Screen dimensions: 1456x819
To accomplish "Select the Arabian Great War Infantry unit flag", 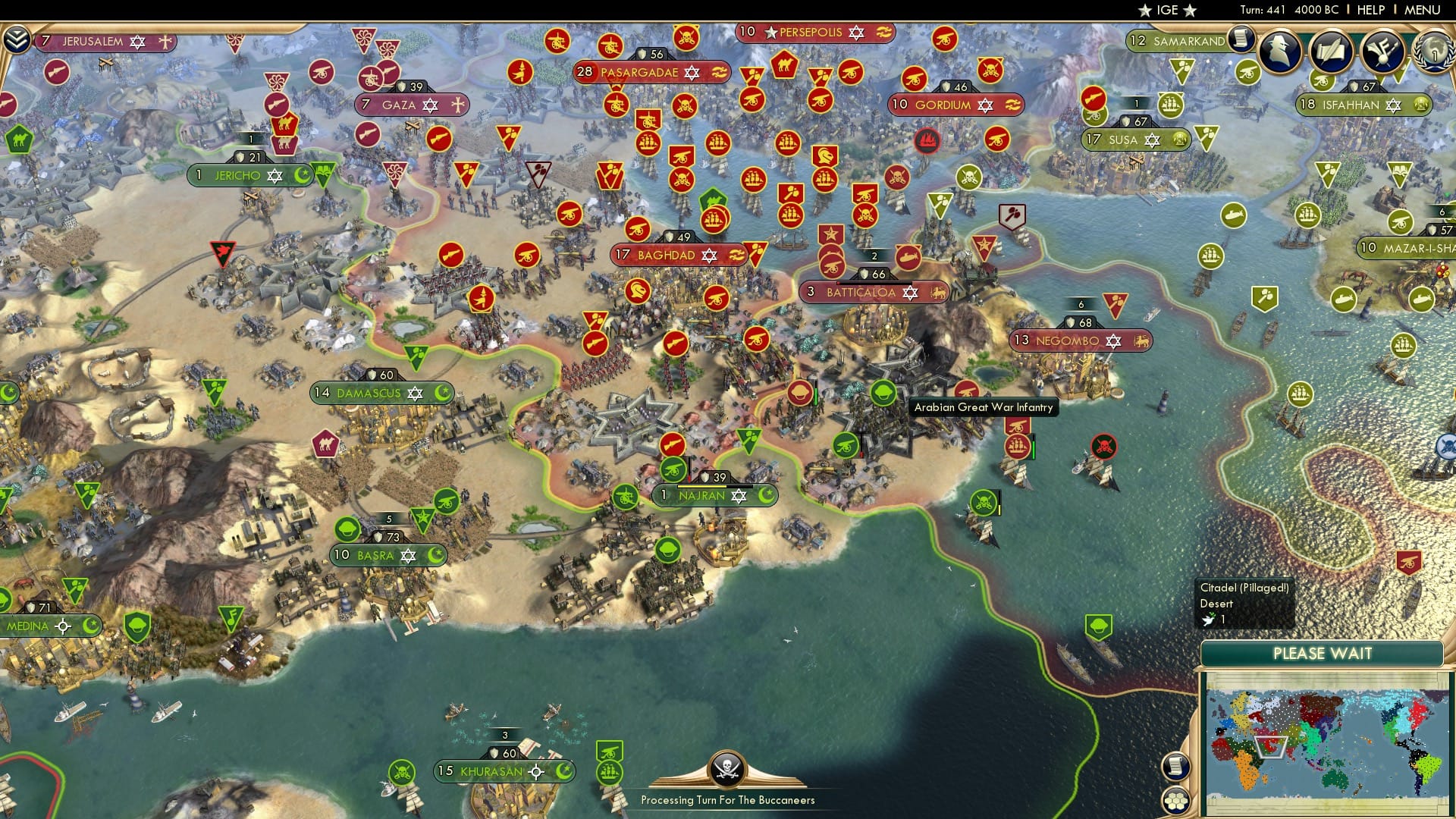I will click(x=883, y=392).
